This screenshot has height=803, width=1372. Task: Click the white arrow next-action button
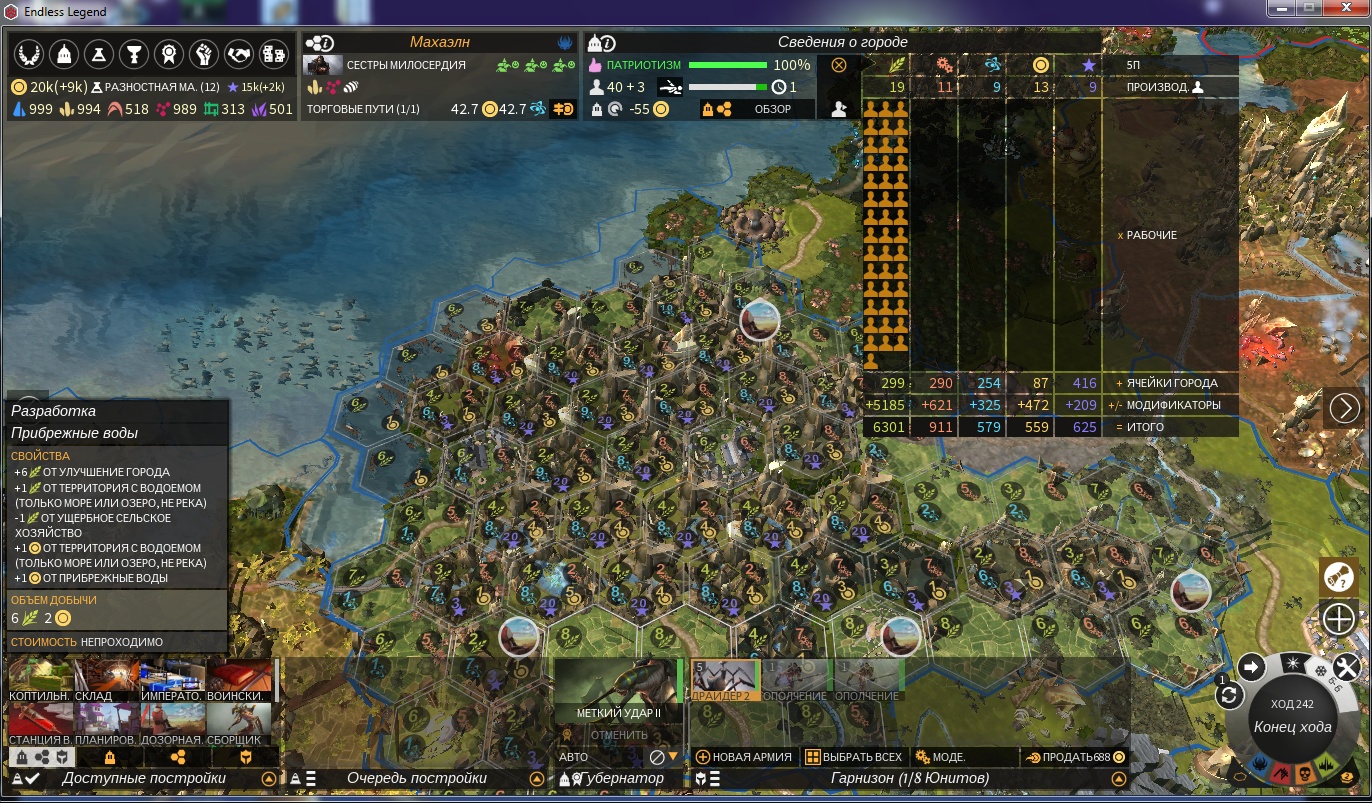click(x=1251, y=667)
